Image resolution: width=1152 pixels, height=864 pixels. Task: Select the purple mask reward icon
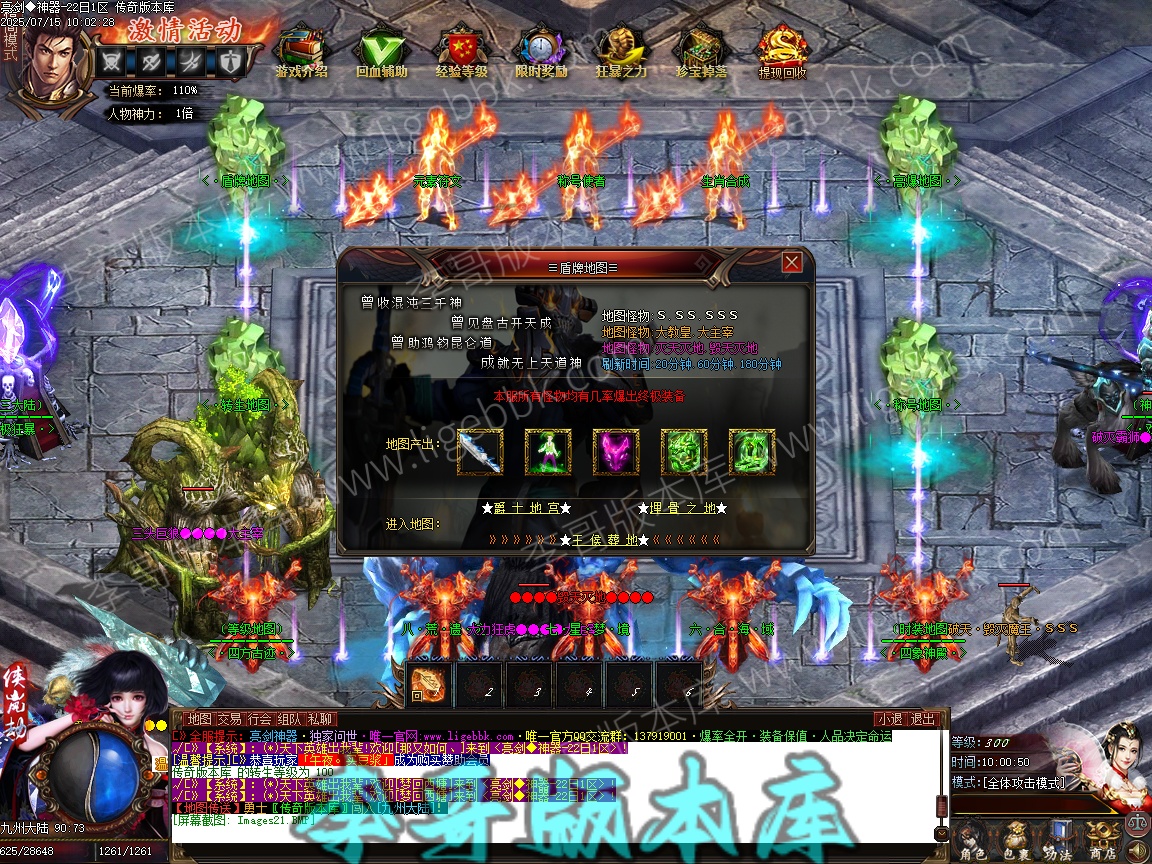pyautogui.click(x=616, y=452)
